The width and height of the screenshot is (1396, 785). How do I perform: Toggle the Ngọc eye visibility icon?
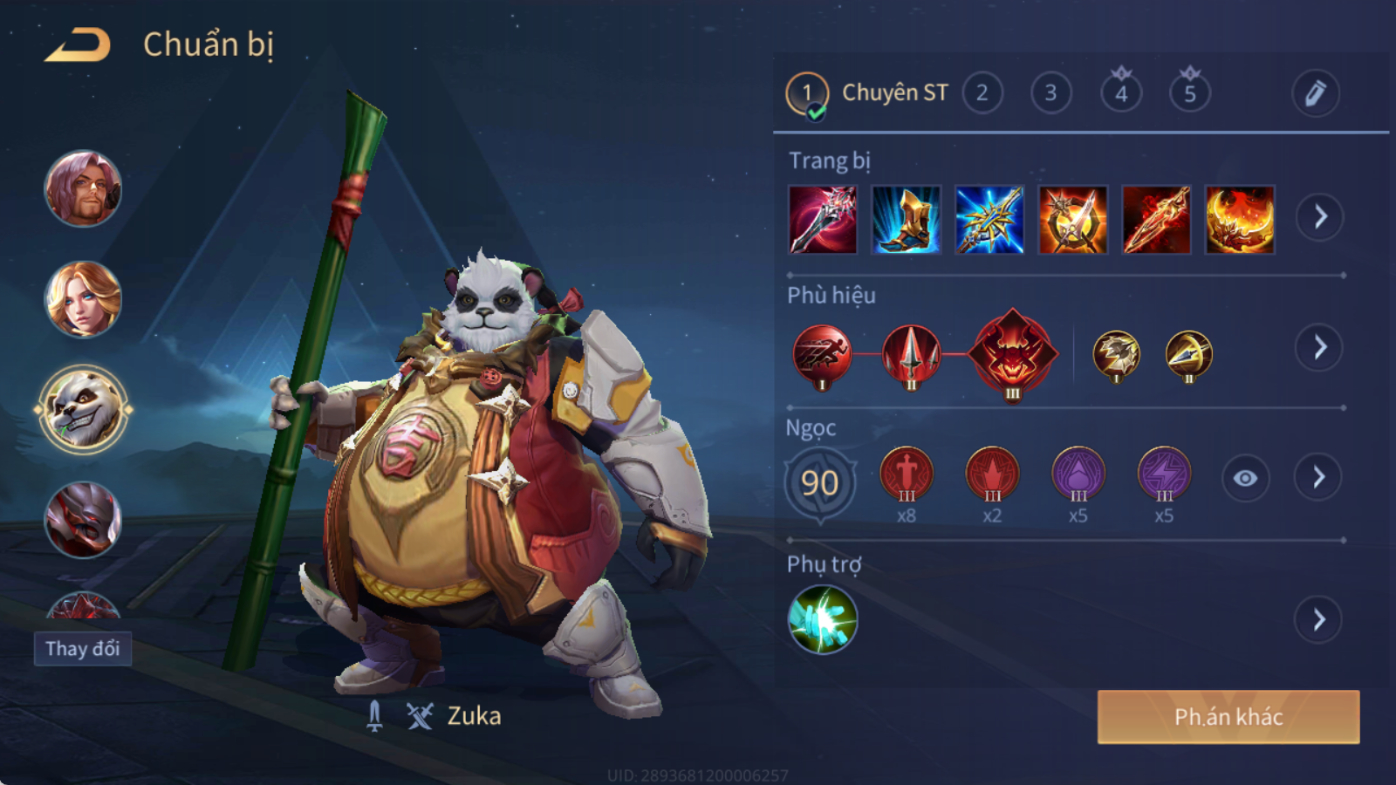1245,478
